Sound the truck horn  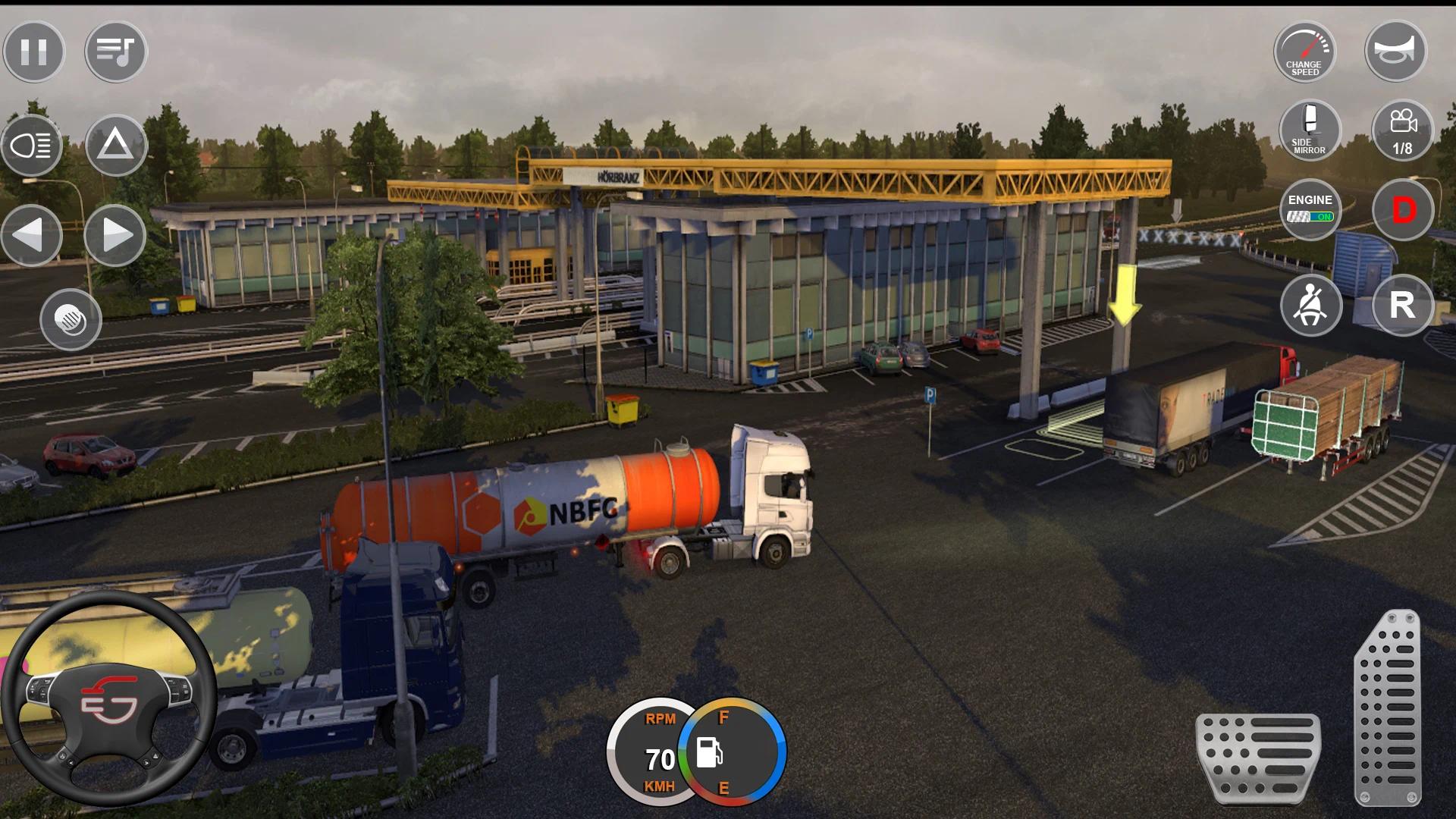(x=1395, y=52)
